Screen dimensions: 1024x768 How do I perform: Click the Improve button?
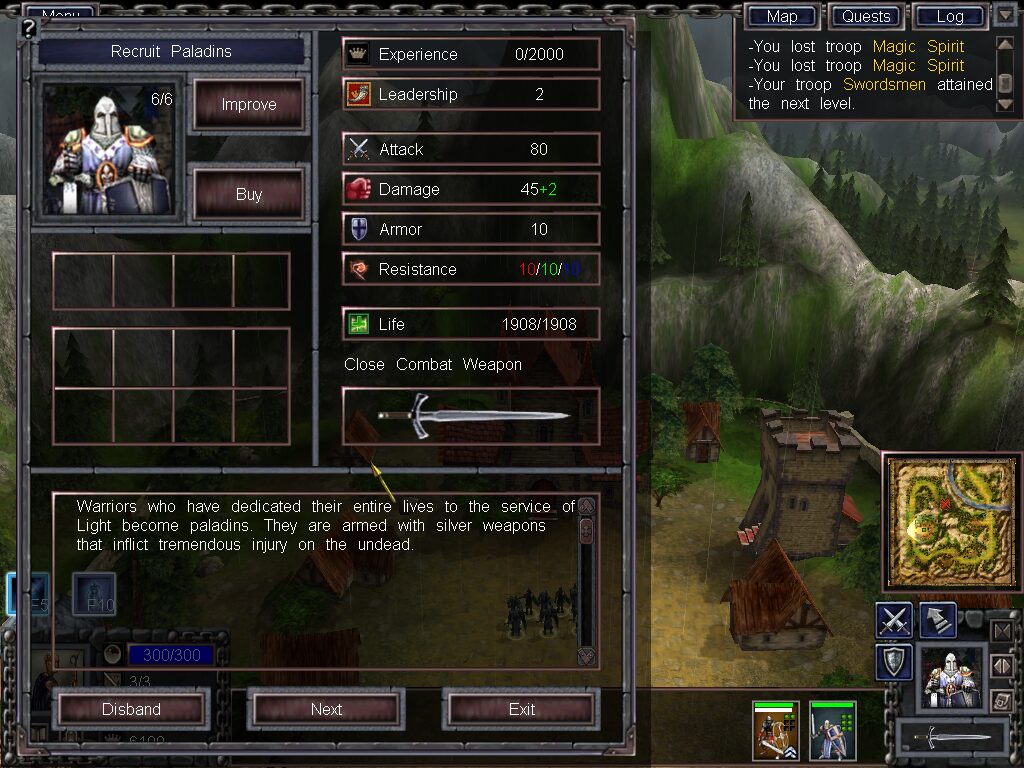[248, 105]
